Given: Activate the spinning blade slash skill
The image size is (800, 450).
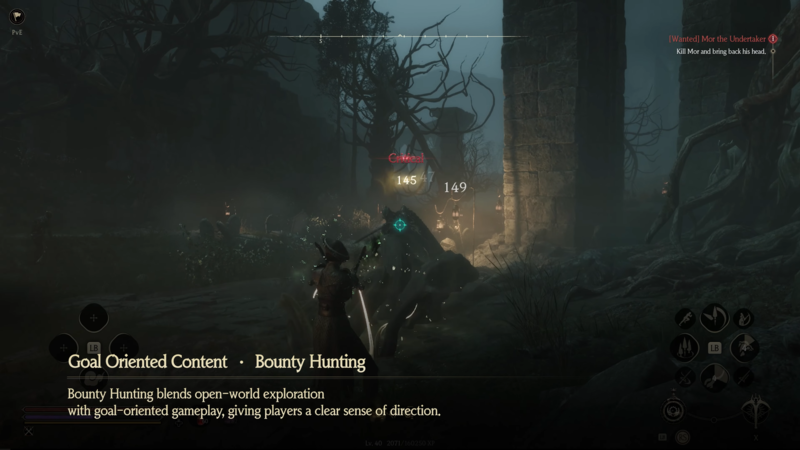Looking at the screenshot, I should click(714, 318).
